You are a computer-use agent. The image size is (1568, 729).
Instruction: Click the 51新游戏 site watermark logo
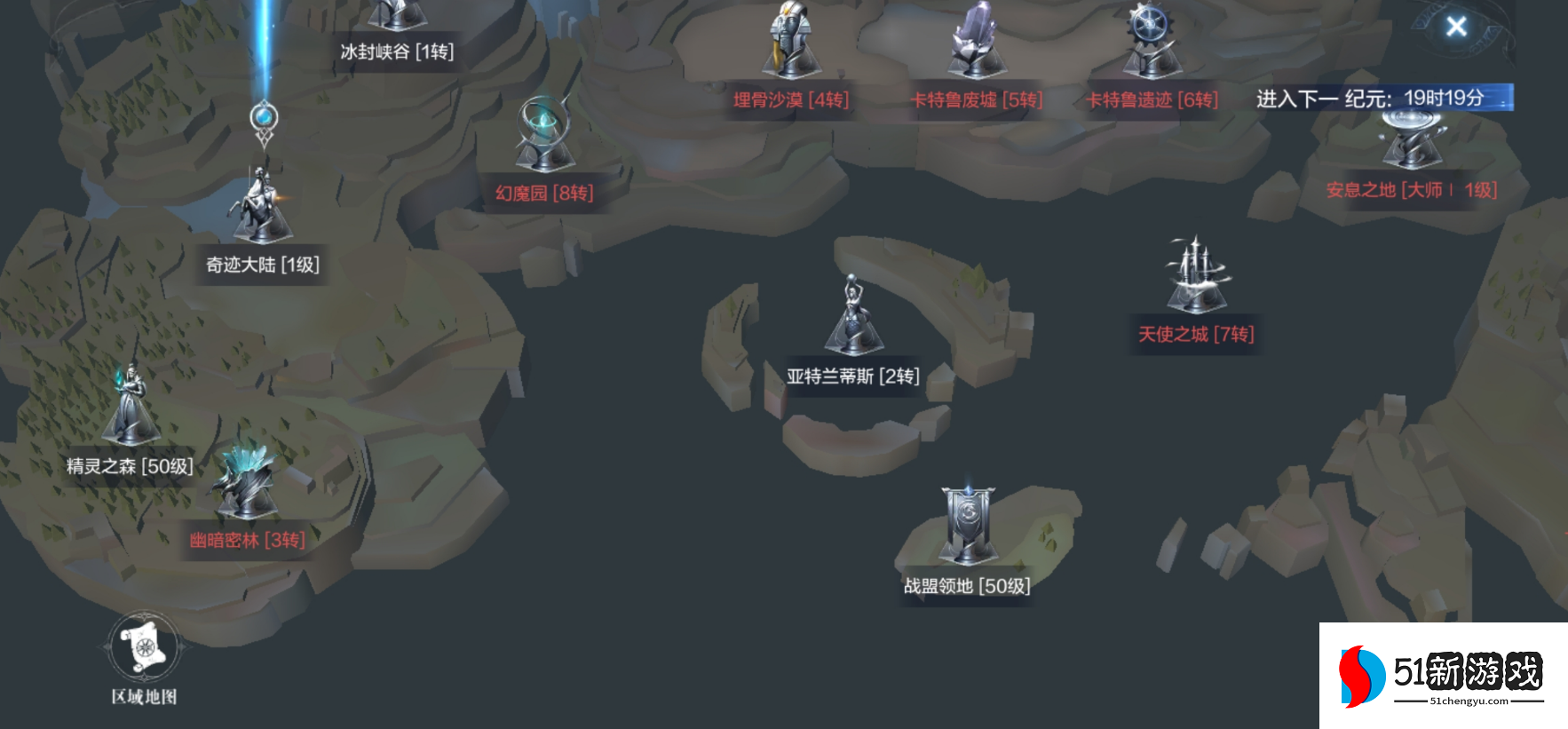tap(1443, 675)
